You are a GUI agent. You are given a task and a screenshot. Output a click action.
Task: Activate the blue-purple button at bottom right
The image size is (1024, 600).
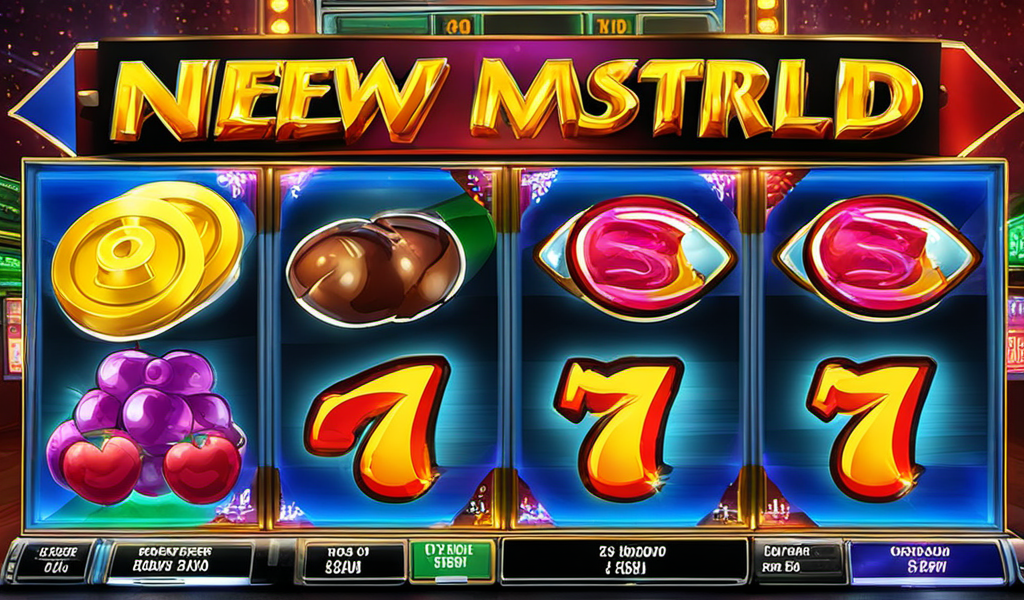(927, 562)
